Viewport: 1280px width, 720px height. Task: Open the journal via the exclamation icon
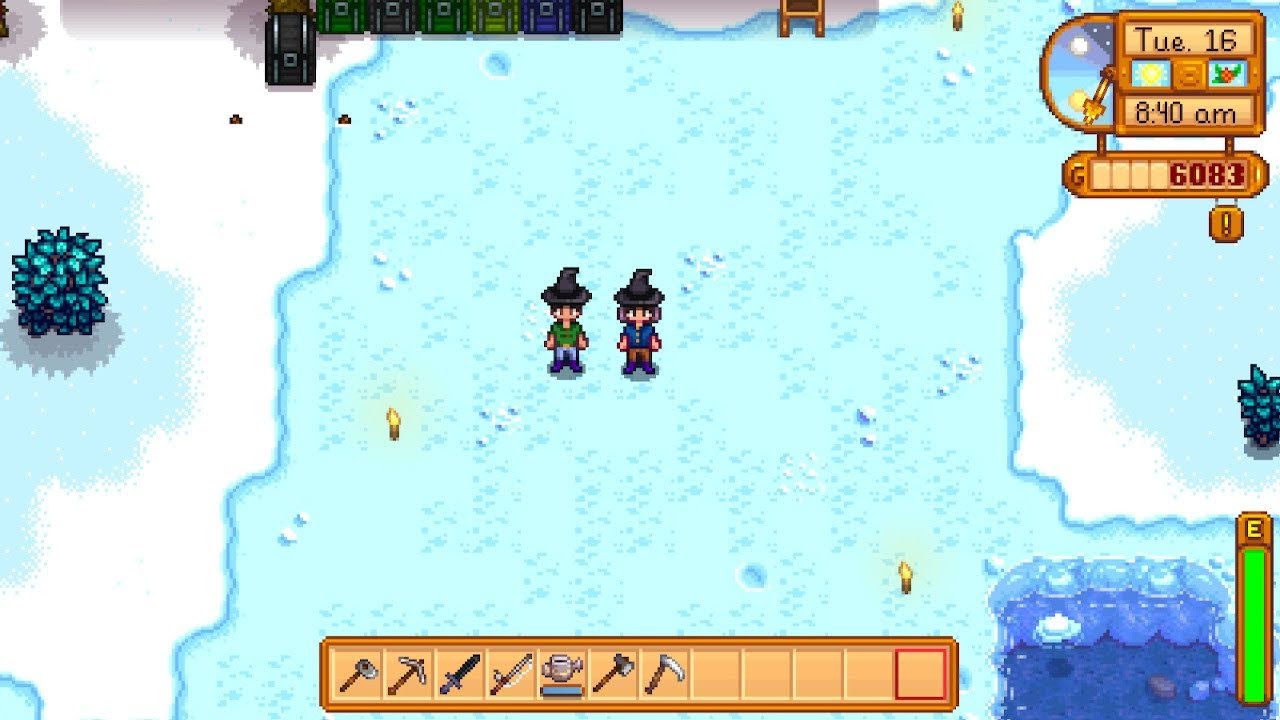click(1226, 222)
